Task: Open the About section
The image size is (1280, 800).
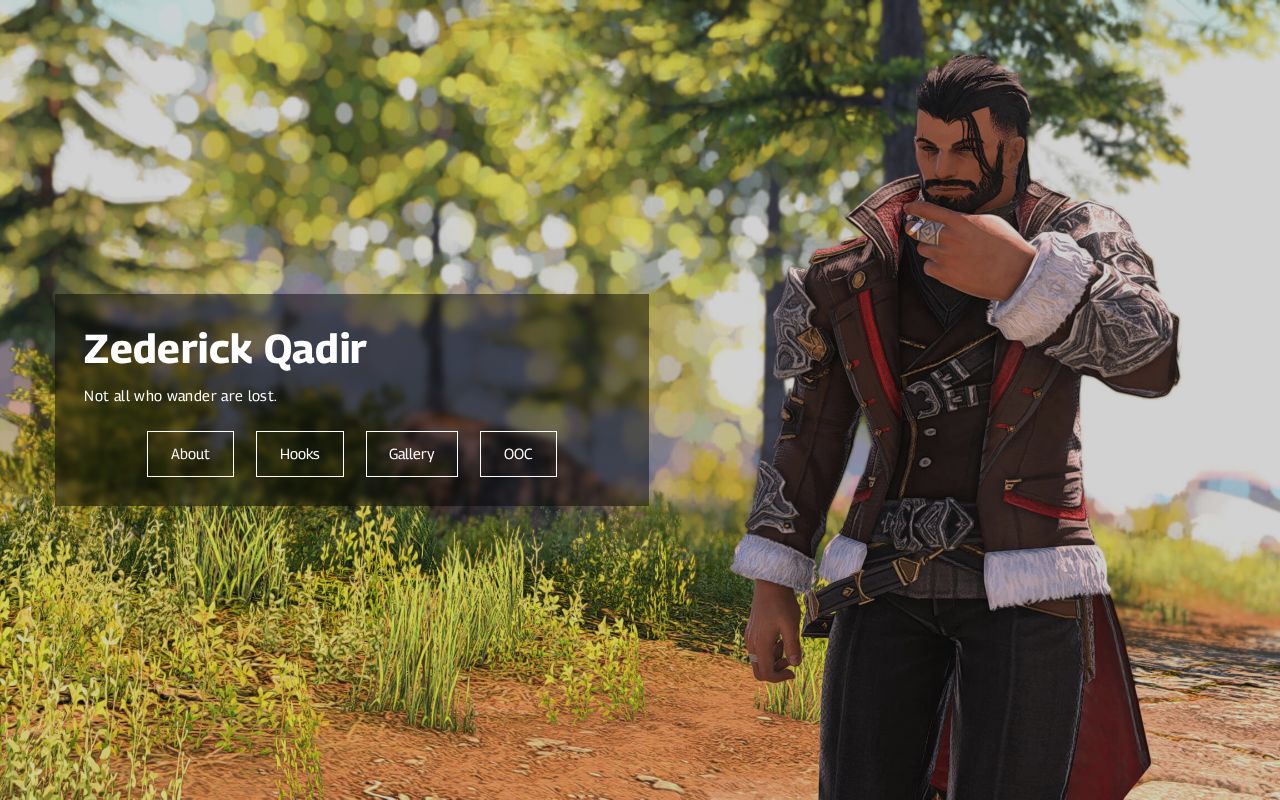Action: tap(190, 454)
